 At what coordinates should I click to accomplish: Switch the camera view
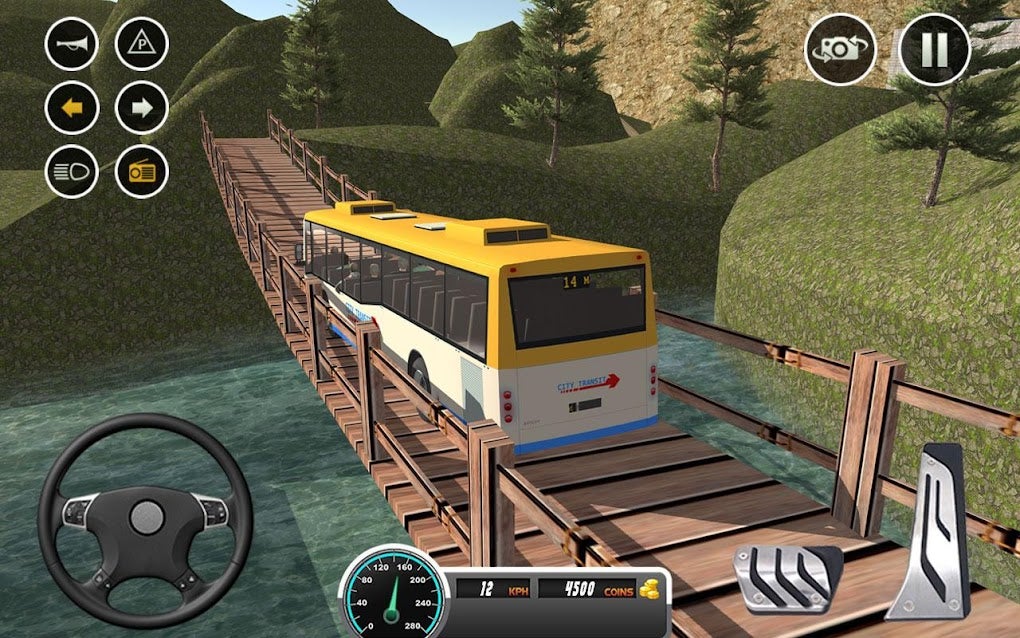[x=840, y=50]
